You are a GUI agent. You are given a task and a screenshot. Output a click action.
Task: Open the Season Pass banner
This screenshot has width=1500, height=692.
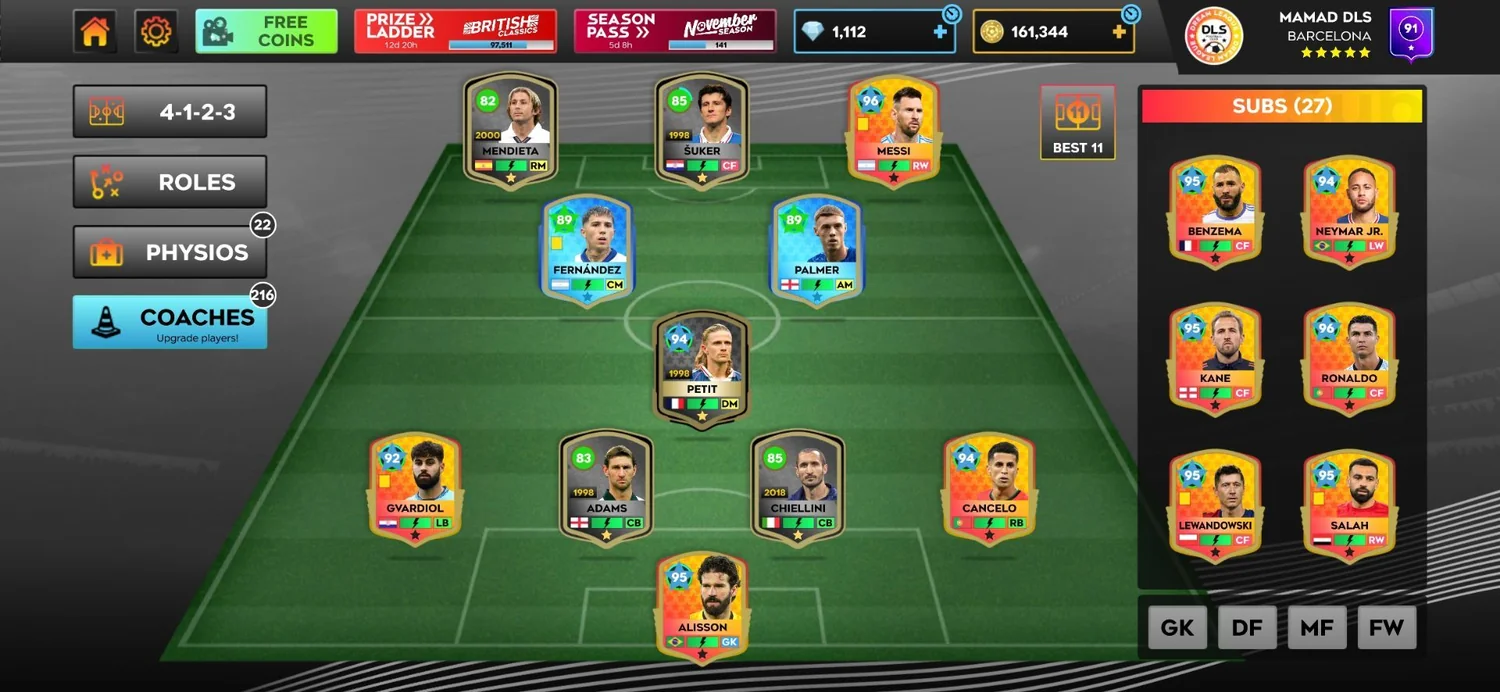[x=675, y=31]
